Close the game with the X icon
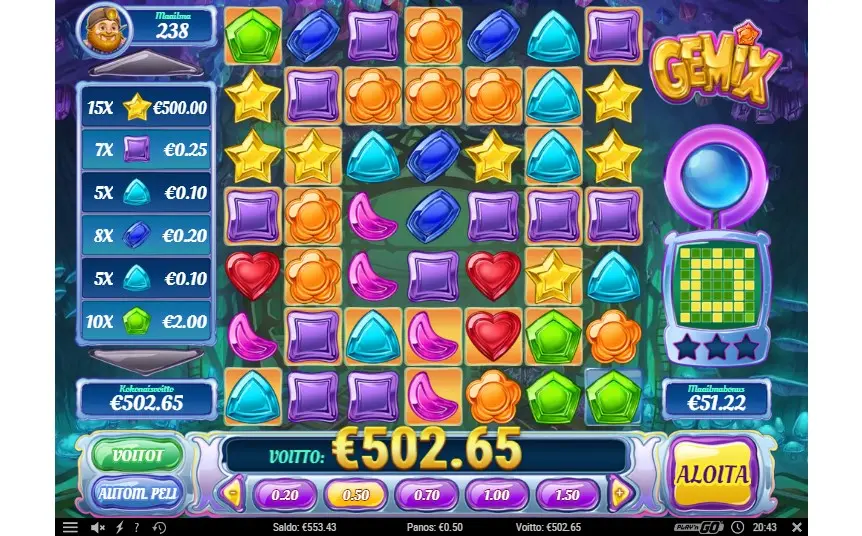Viewport: 862px width, 536px height. coord(796,527)
